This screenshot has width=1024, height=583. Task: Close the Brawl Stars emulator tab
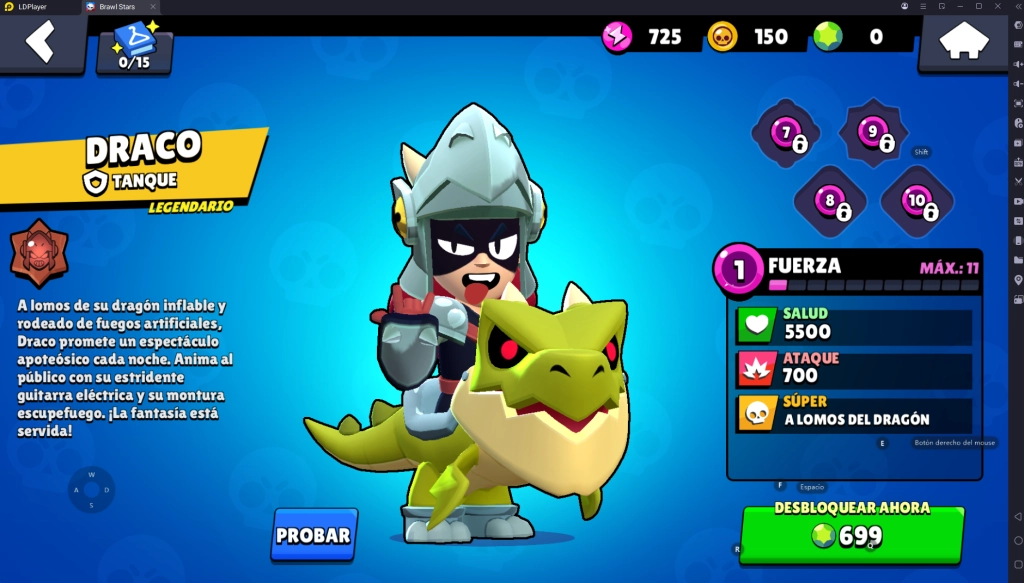pos(152,6)
